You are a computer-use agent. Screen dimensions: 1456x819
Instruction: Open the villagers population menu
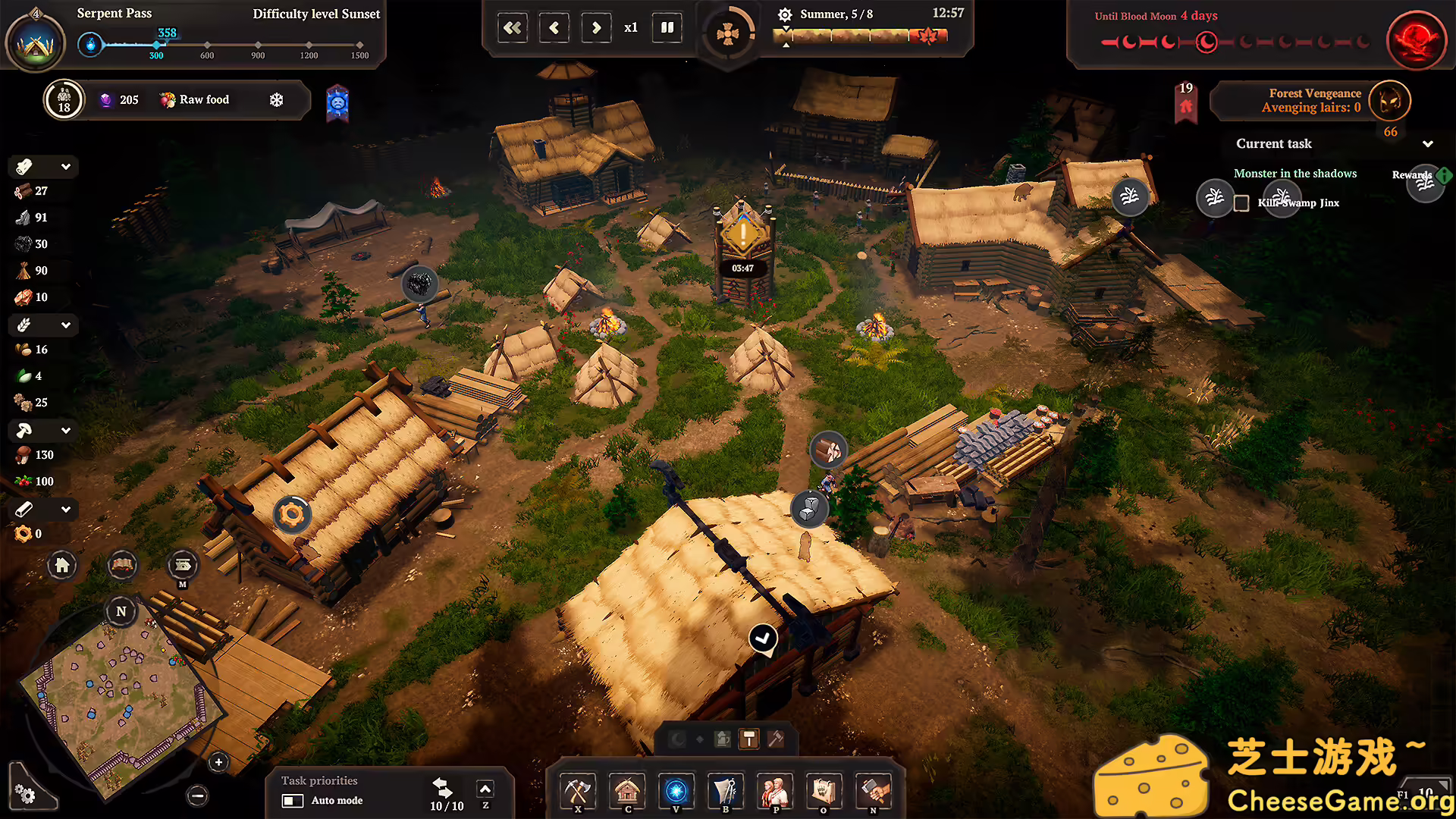(775, 792)
